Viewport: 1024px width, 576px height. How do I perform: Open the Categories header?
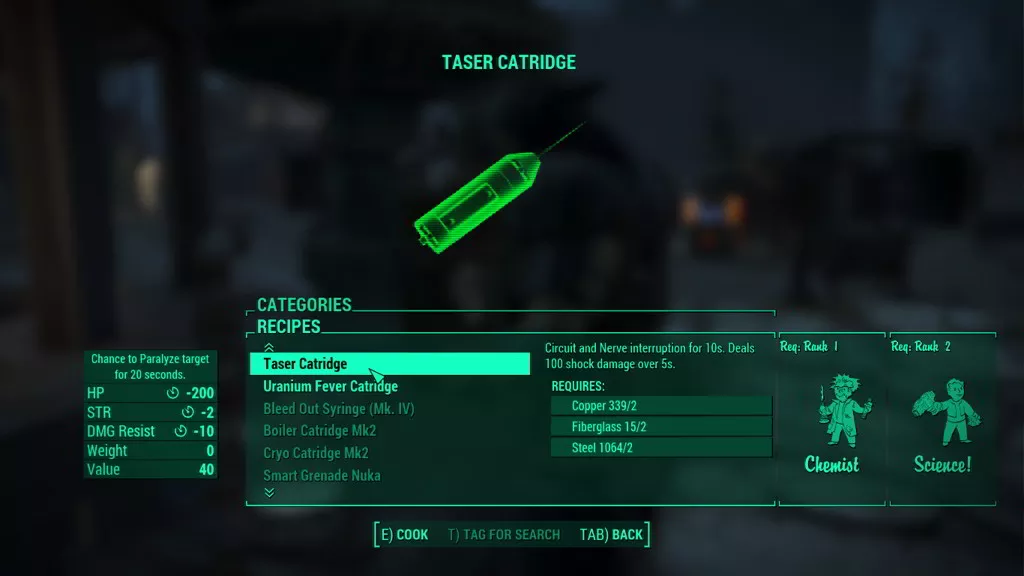tap(304, 305)
